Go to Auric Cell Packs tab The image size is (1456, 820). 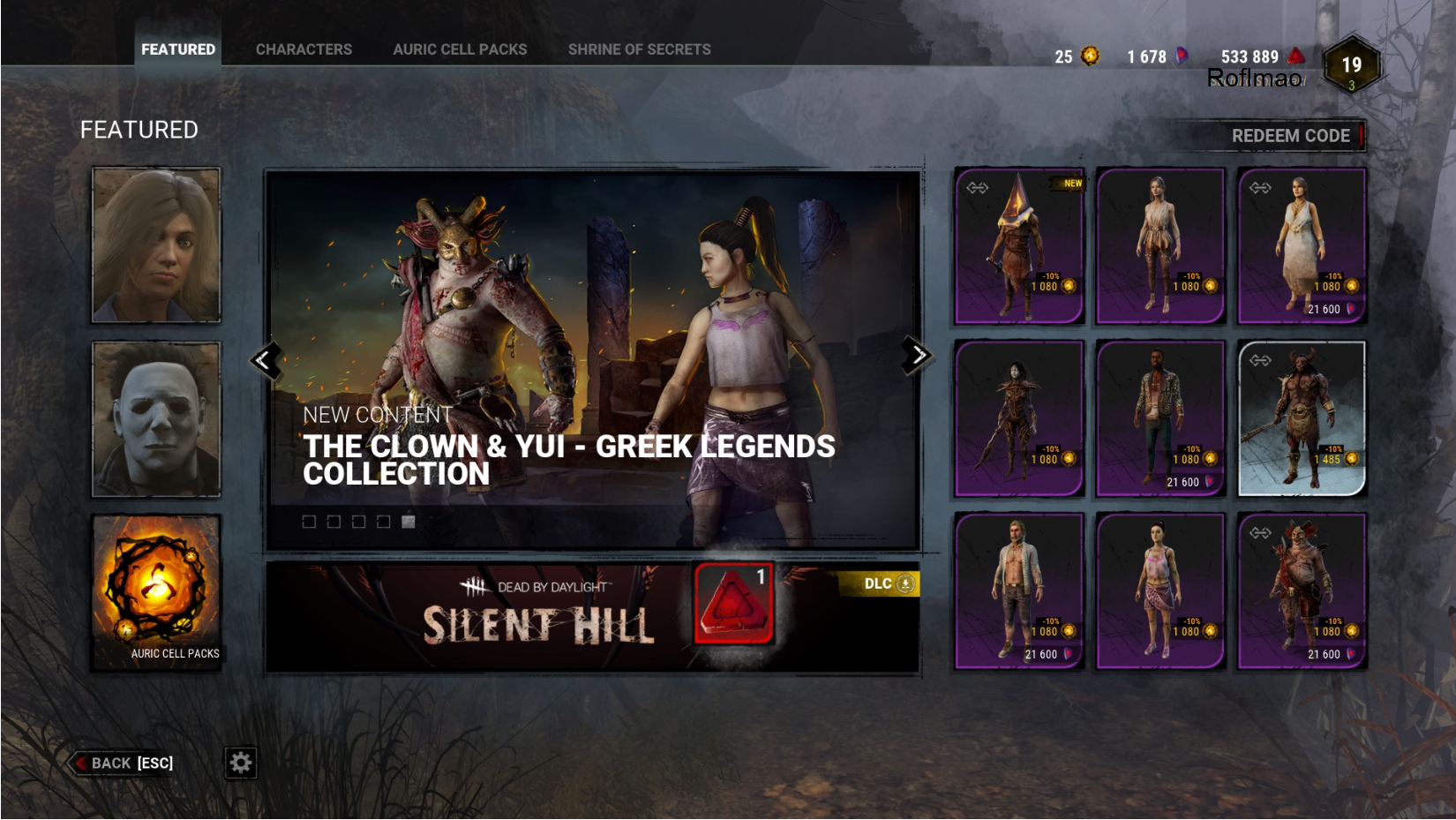click(x=460, y=49)
